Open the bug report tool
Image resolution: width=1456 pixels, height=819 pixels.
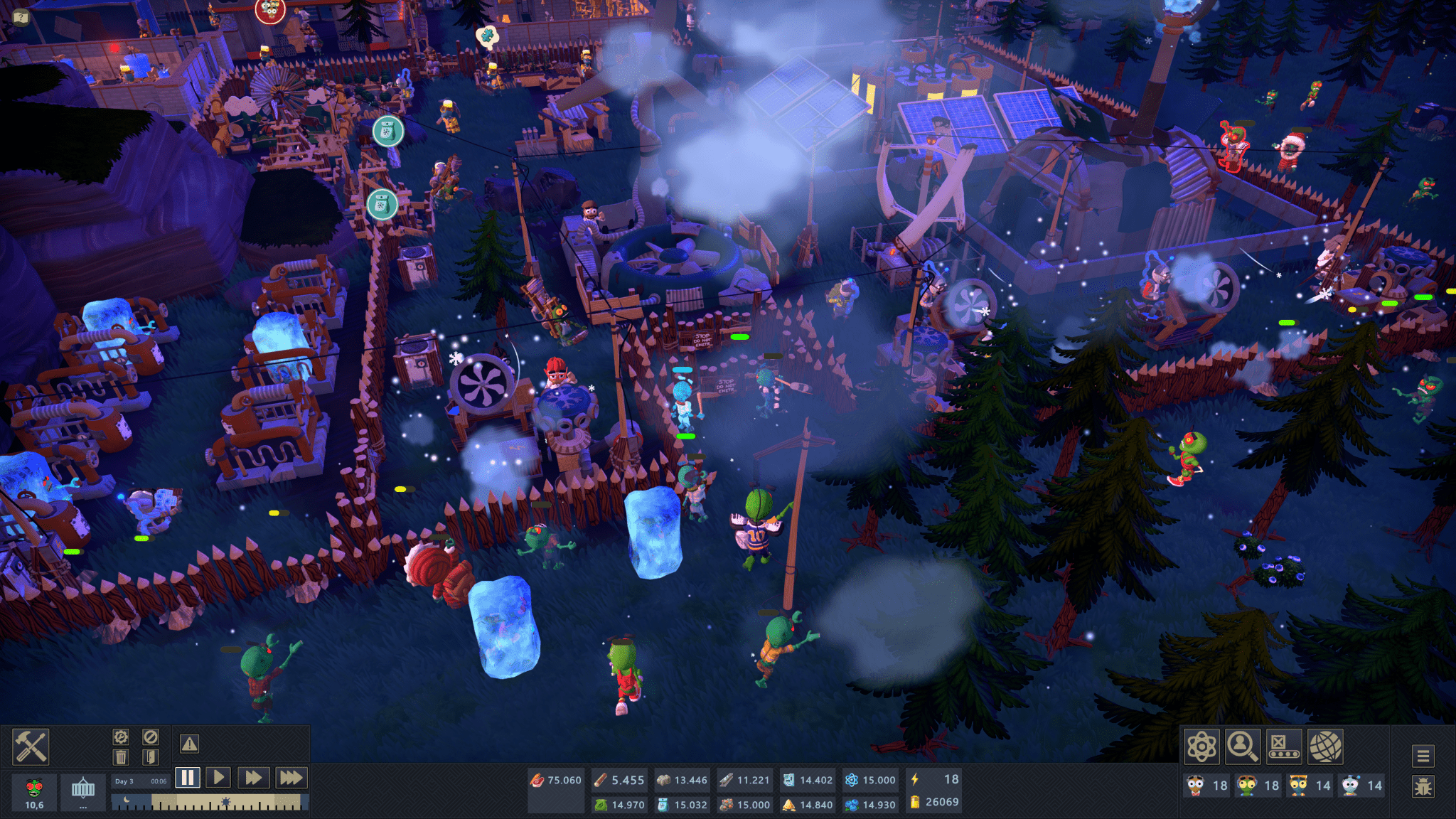(x=1423, y=788)
